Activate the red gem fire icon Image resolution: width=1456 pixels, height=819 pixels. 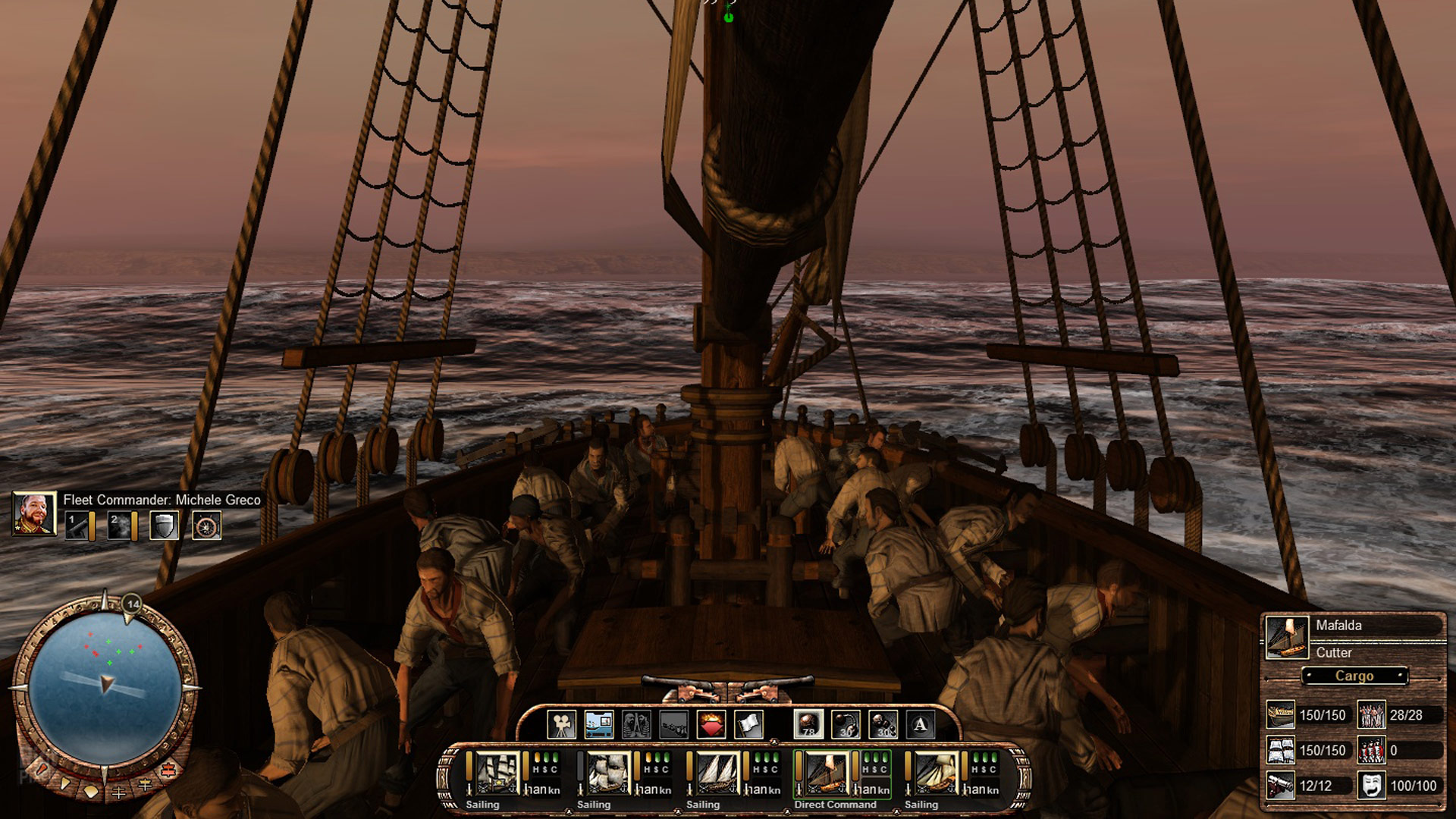click(x=711, y=725)
